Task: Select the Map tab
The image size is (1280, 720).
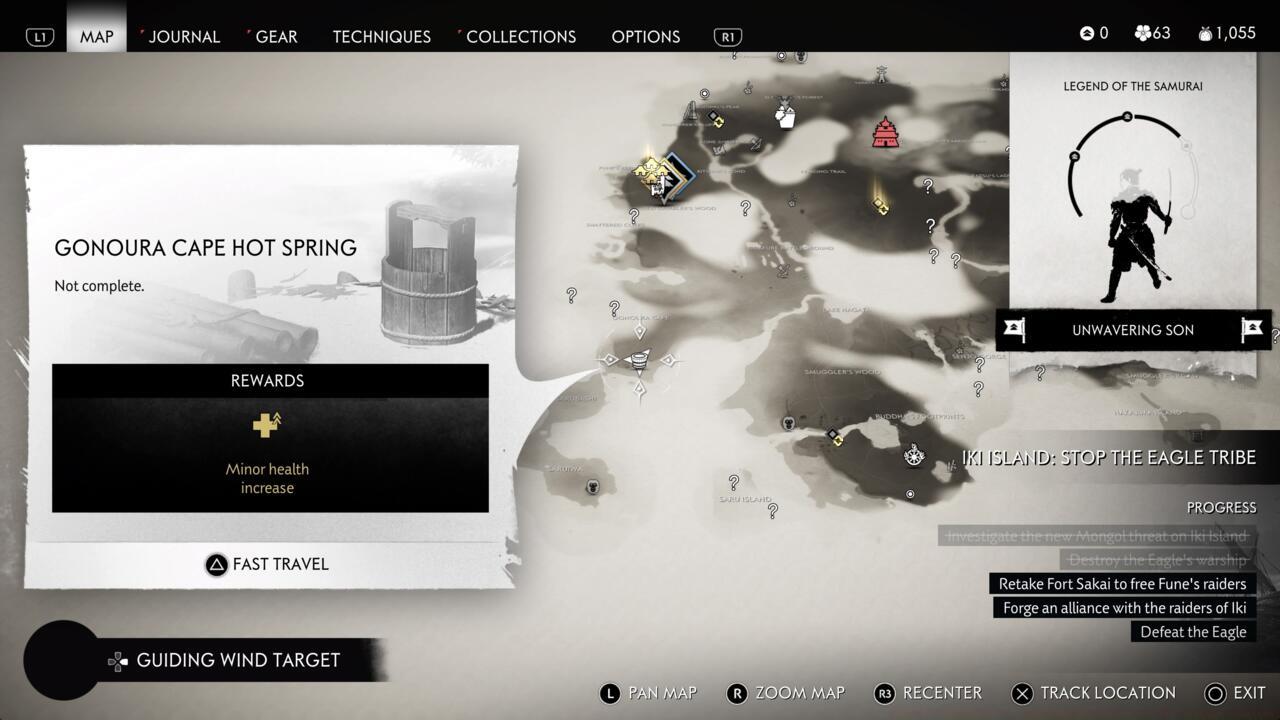Action: pyautogui.click(x=97, y=36)
